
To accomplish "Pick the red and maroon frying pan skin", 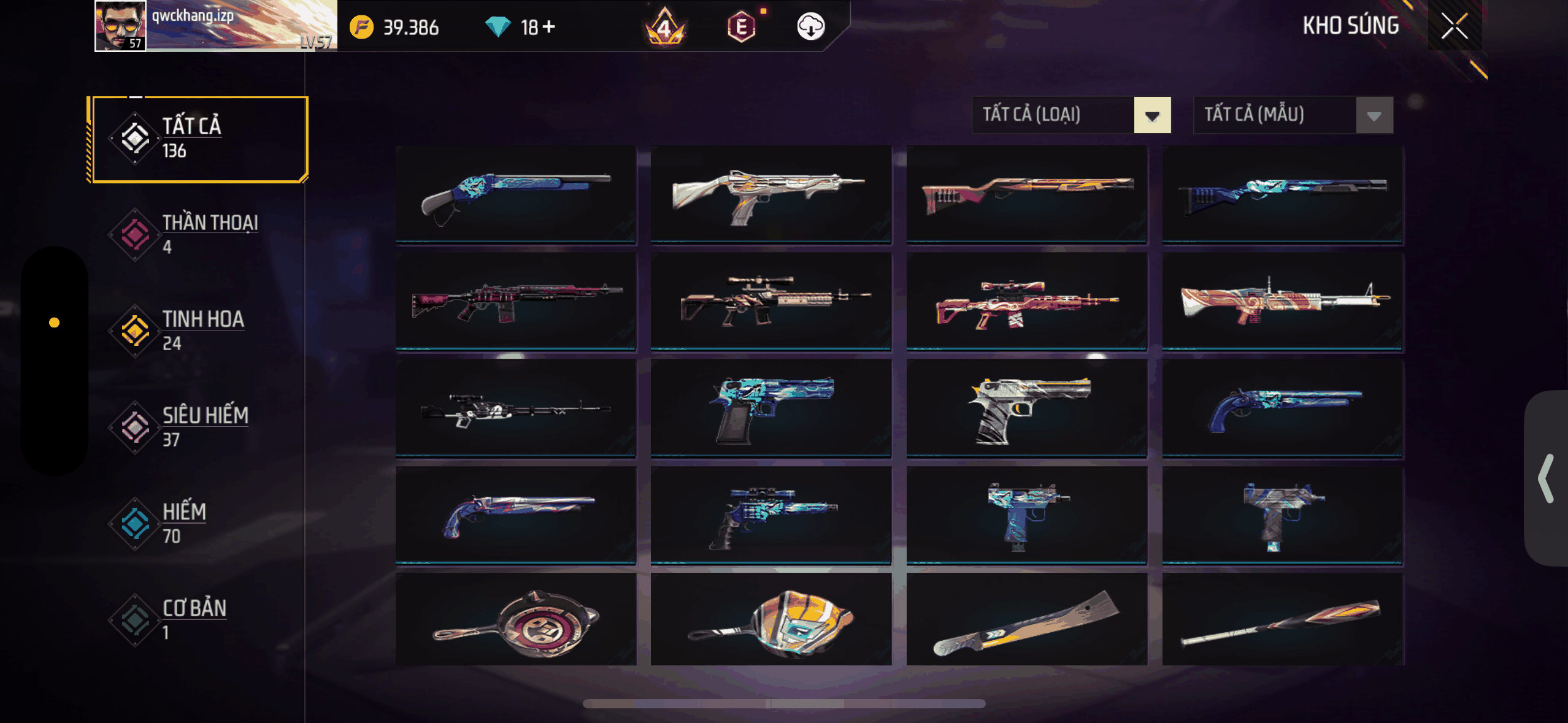I will pos(515,621).
